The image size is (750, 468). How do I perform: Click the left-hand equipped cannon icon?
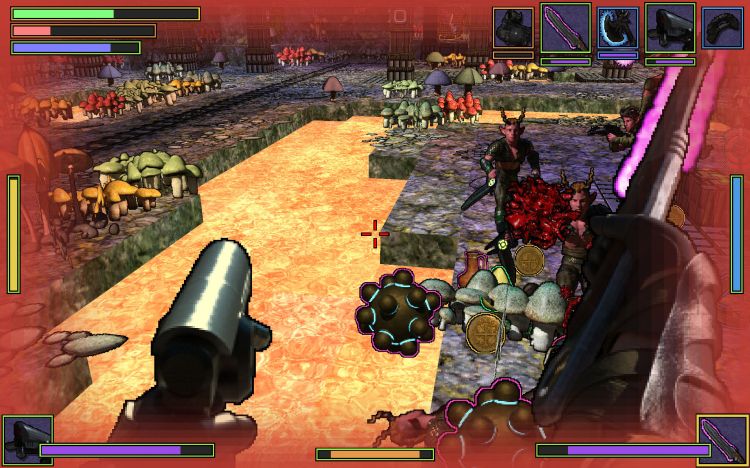[27, 440]
